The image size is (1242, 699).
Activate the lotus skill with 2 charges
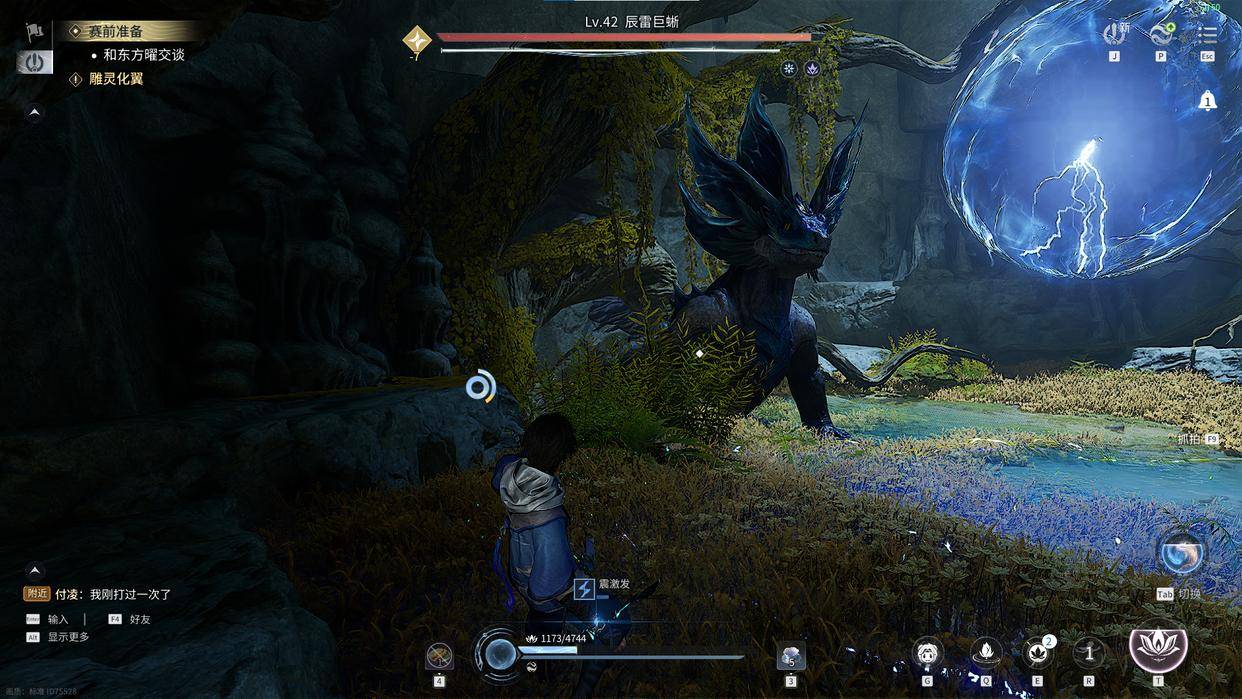pyautogui.click(x=1037, y=654)
